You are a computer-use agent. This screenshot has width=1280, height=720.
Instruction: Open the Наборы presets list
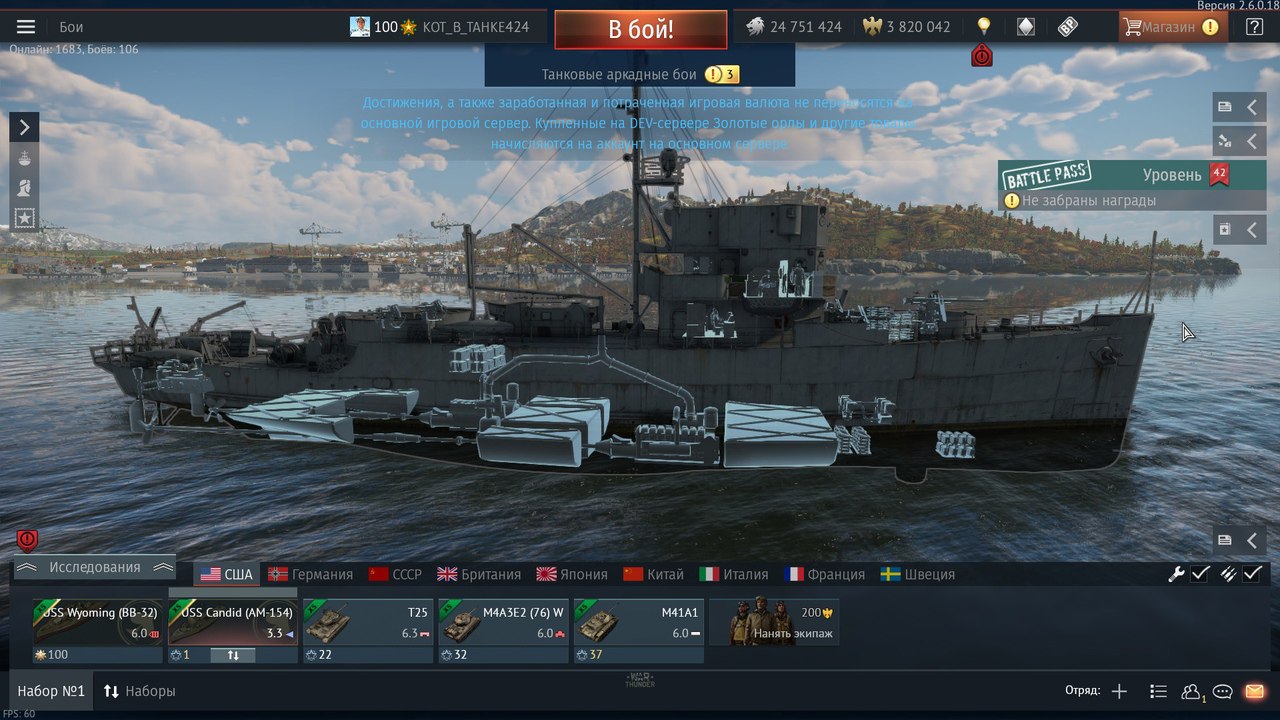click(139, 691)
